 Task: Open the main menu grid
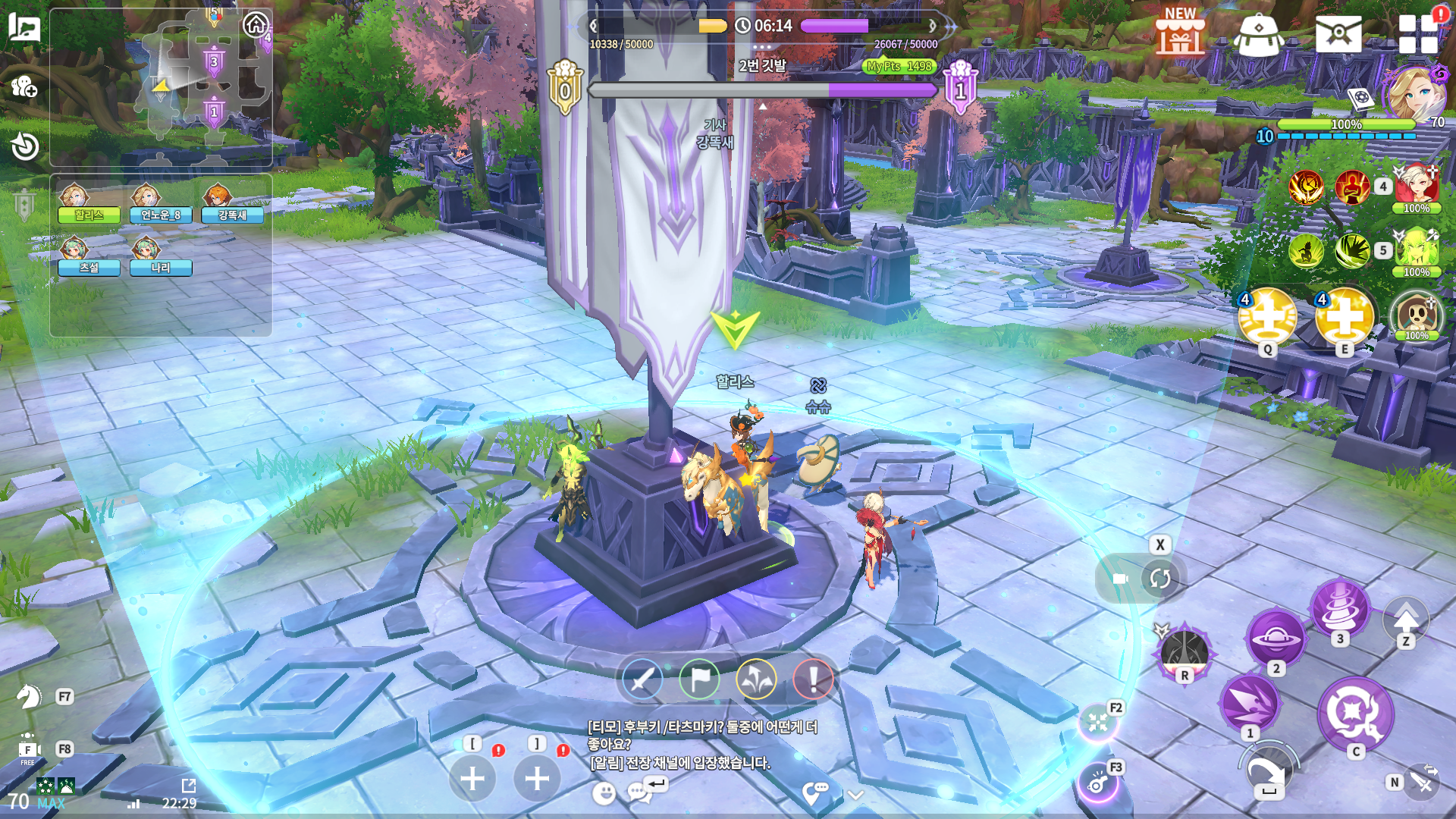click(1418, 33)
